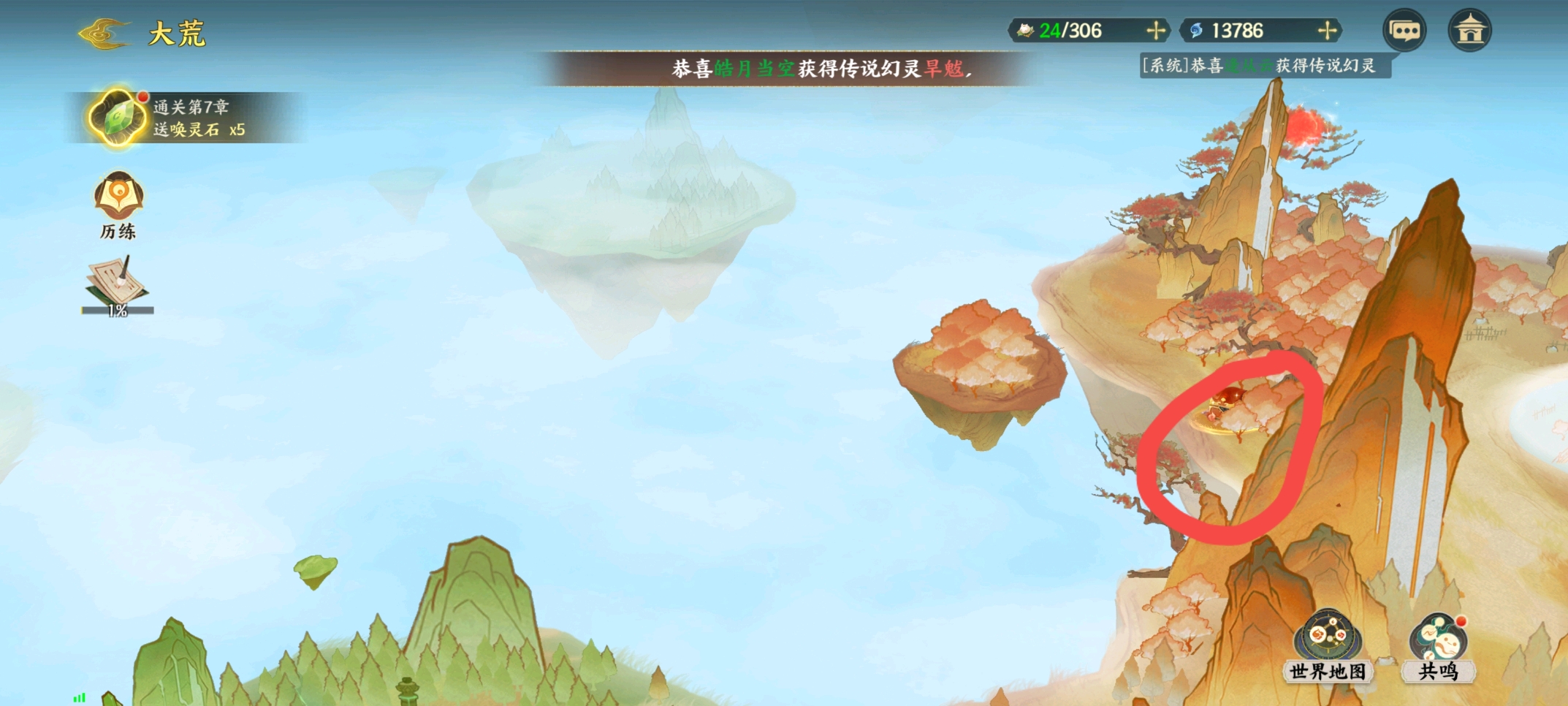Add more currency next to 13786
The width and height of the screenshot is (1568, 706).
[x=1327, y=31]
